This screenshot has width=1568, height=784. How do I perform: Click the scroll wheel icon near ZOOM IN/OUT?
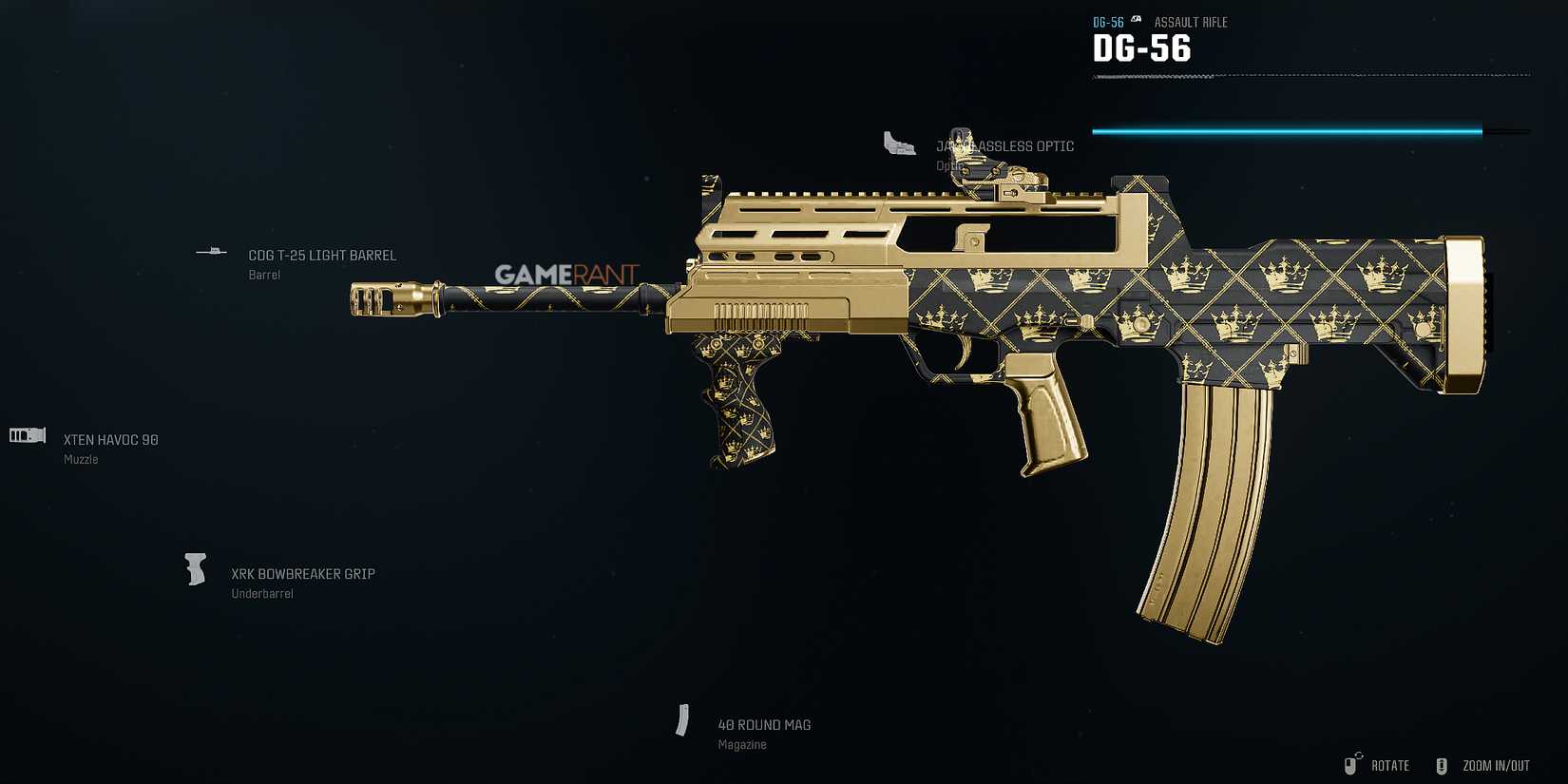[x=1443, y=764]
